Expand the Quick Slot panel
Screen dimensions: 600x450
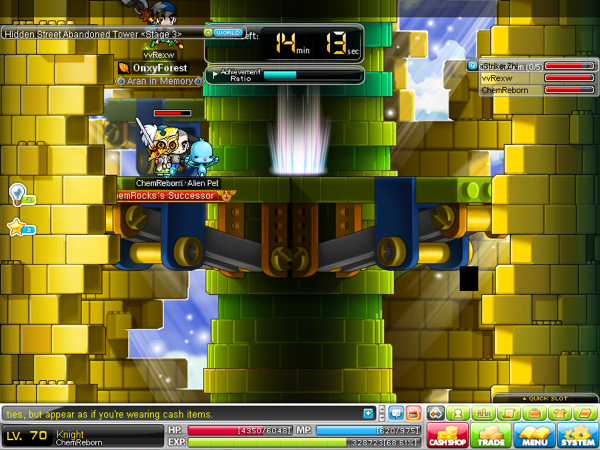coord(547,398)
